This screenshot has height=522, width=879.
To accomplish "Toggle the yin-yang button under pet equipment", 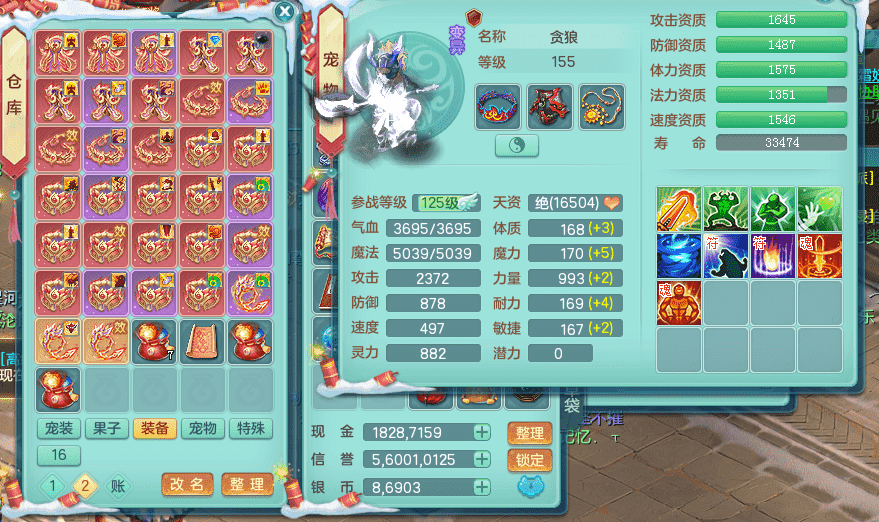I will coord(517,146).
